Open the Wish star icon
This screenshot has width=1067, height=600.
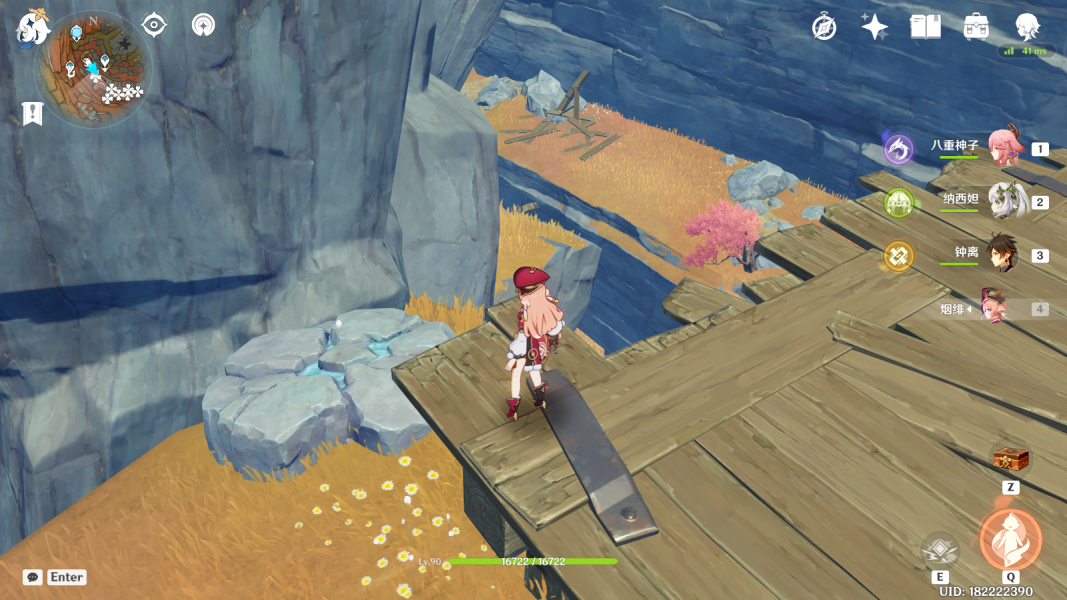coord(875,27)
